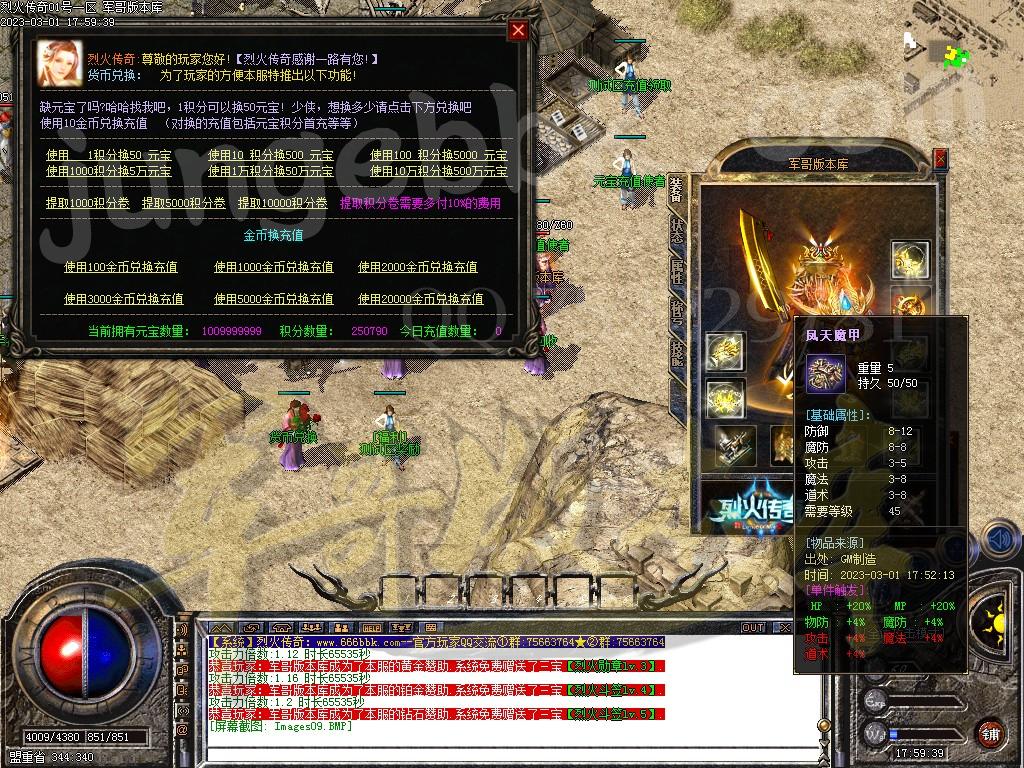Click the OUT button above chat
1024x768 pixels.
pyautogui.click(x=752, y=628)
